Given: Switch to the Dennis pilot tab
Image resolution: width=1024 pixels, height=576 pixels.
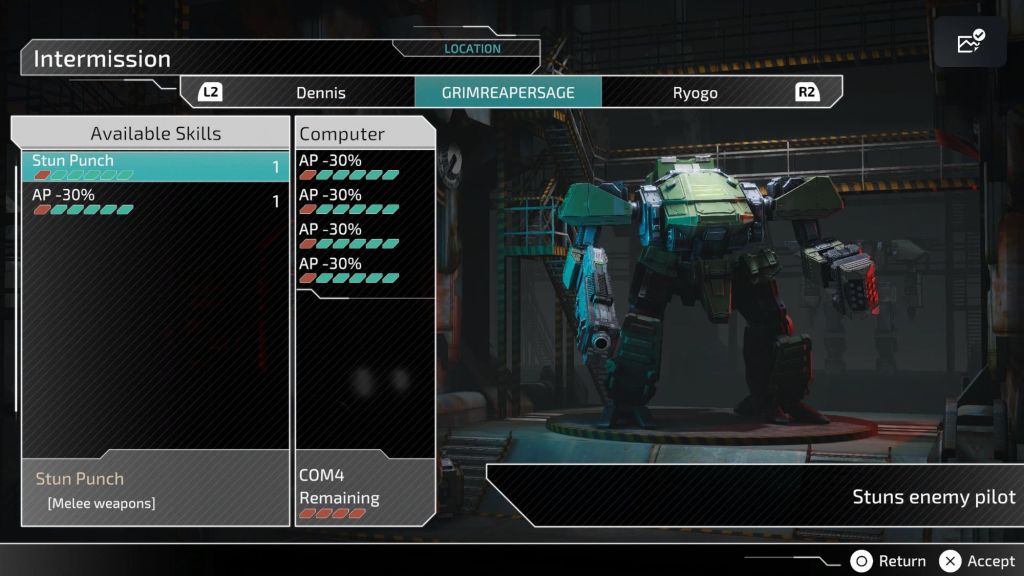Looking at the screenshot, I should point(320,93).
